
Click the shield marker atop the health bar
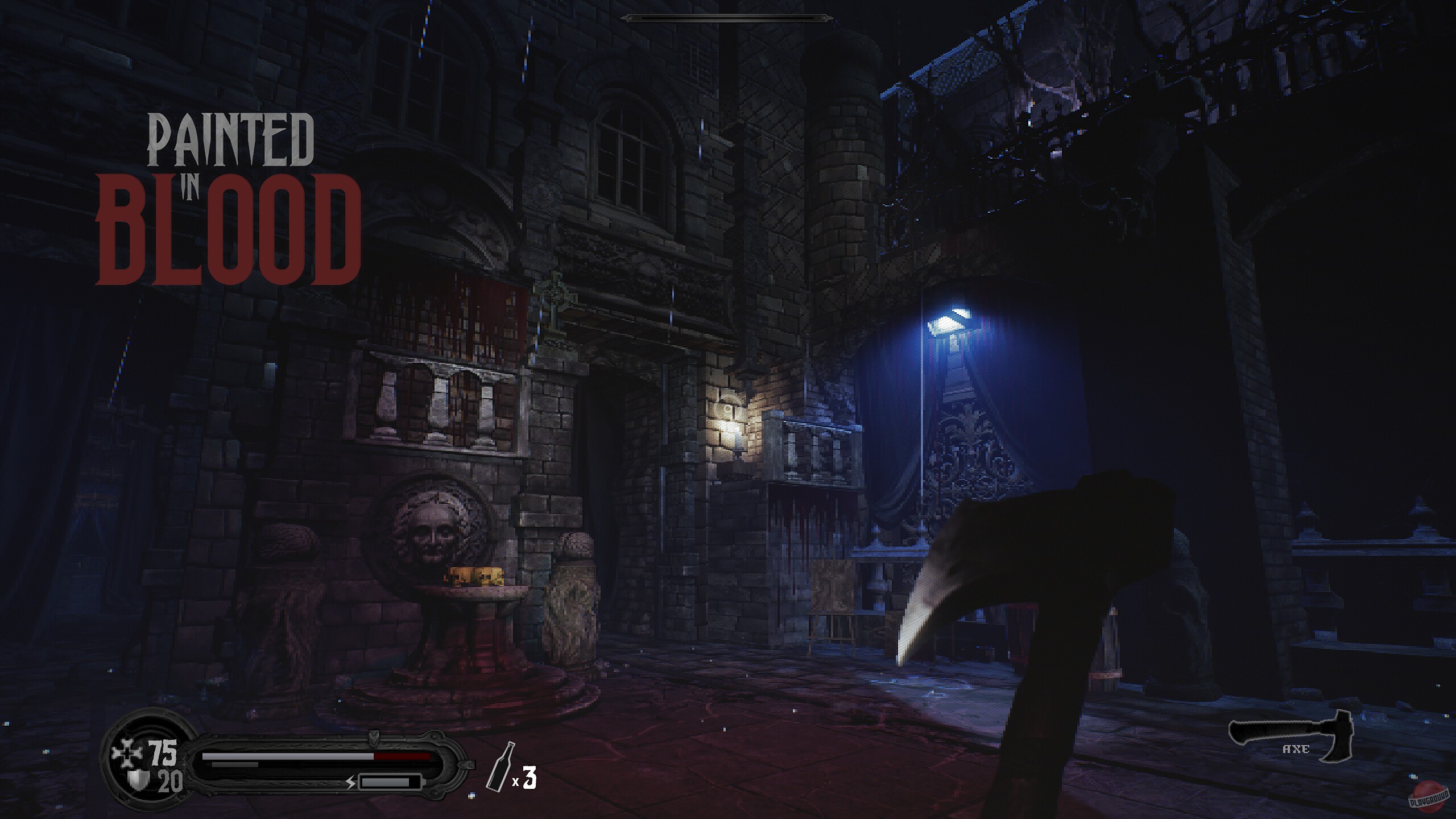pyautogui.click(x=373, y=739)
